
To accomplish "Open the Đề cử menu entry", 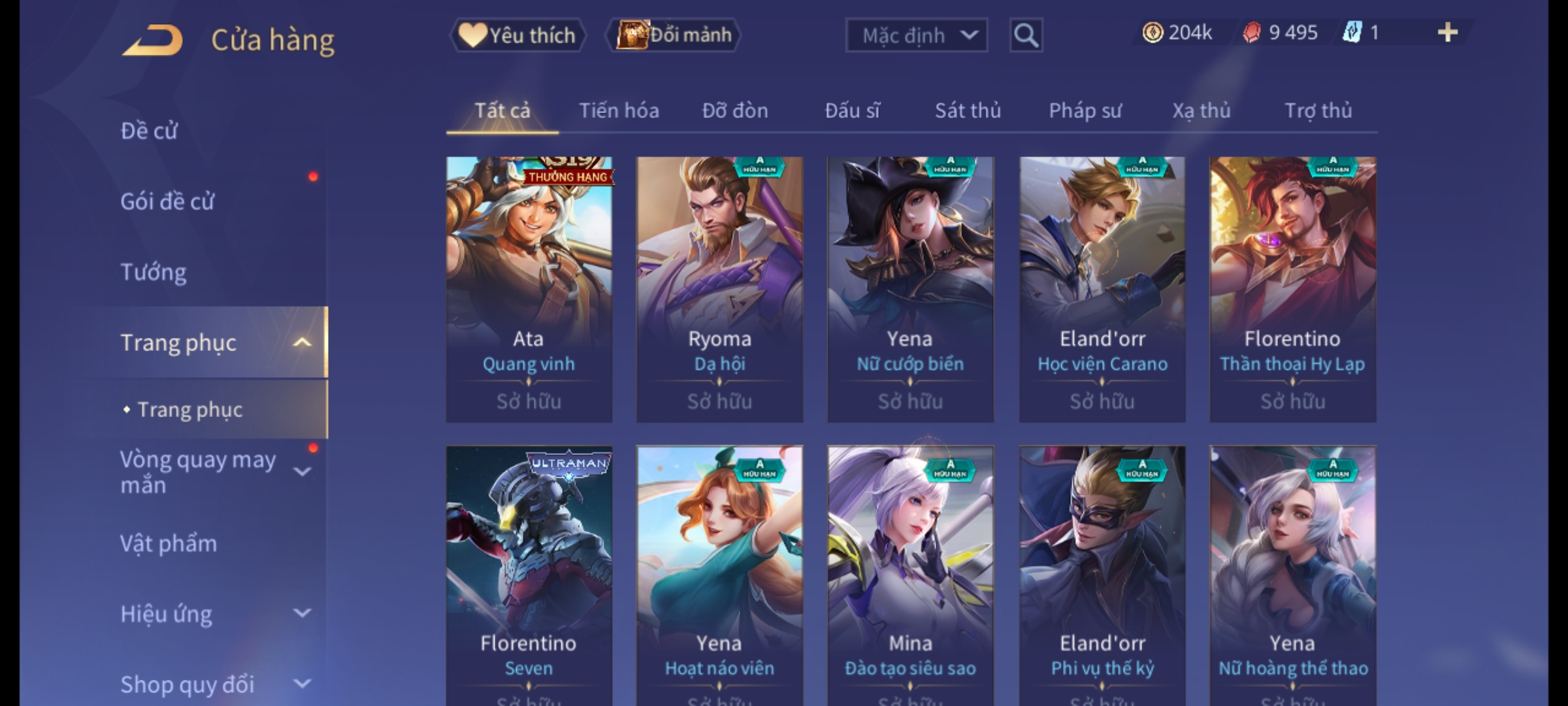I will coord(149,131).
